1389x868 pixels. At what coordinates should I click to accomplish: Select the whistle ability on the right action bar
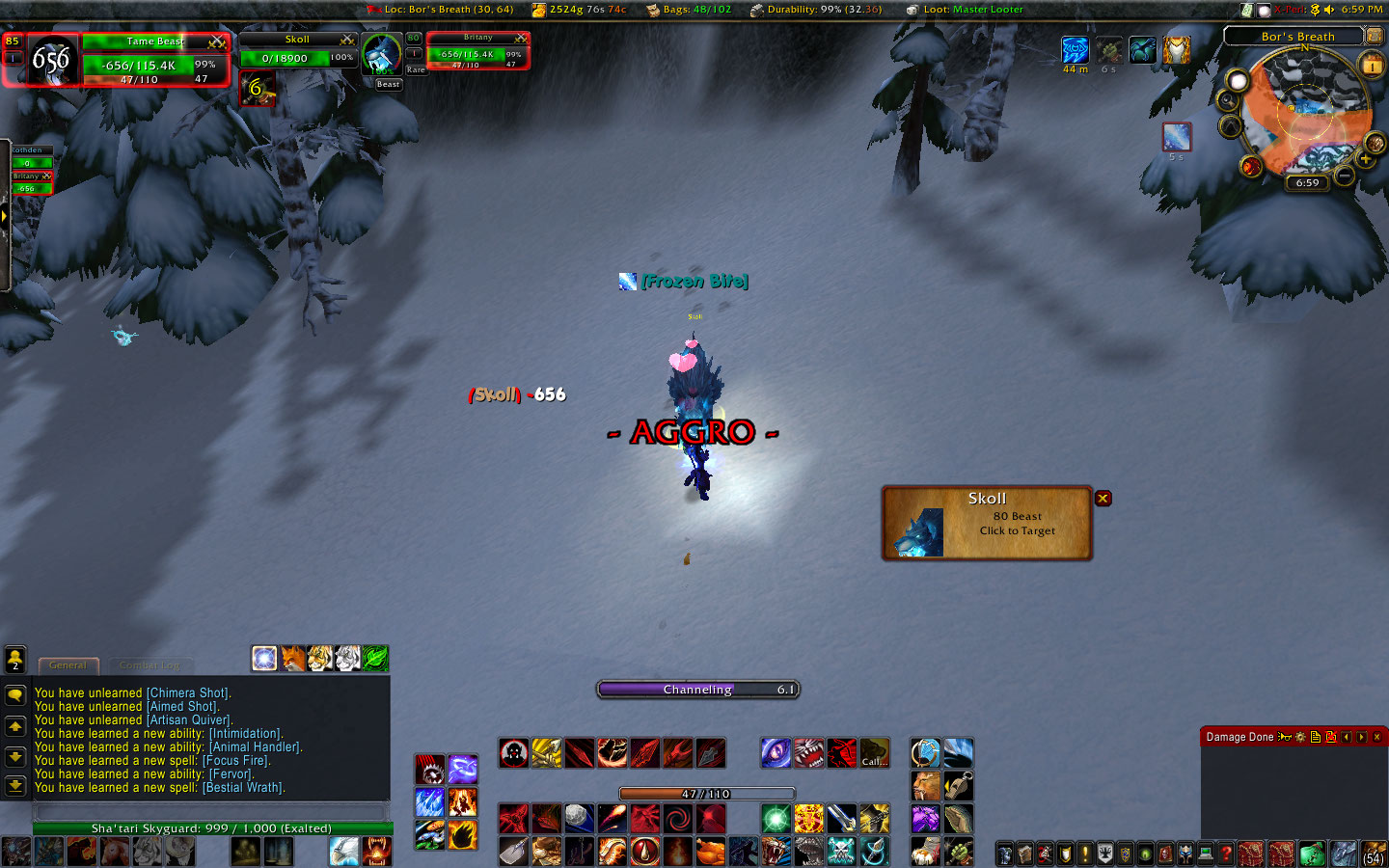(958, 785)
